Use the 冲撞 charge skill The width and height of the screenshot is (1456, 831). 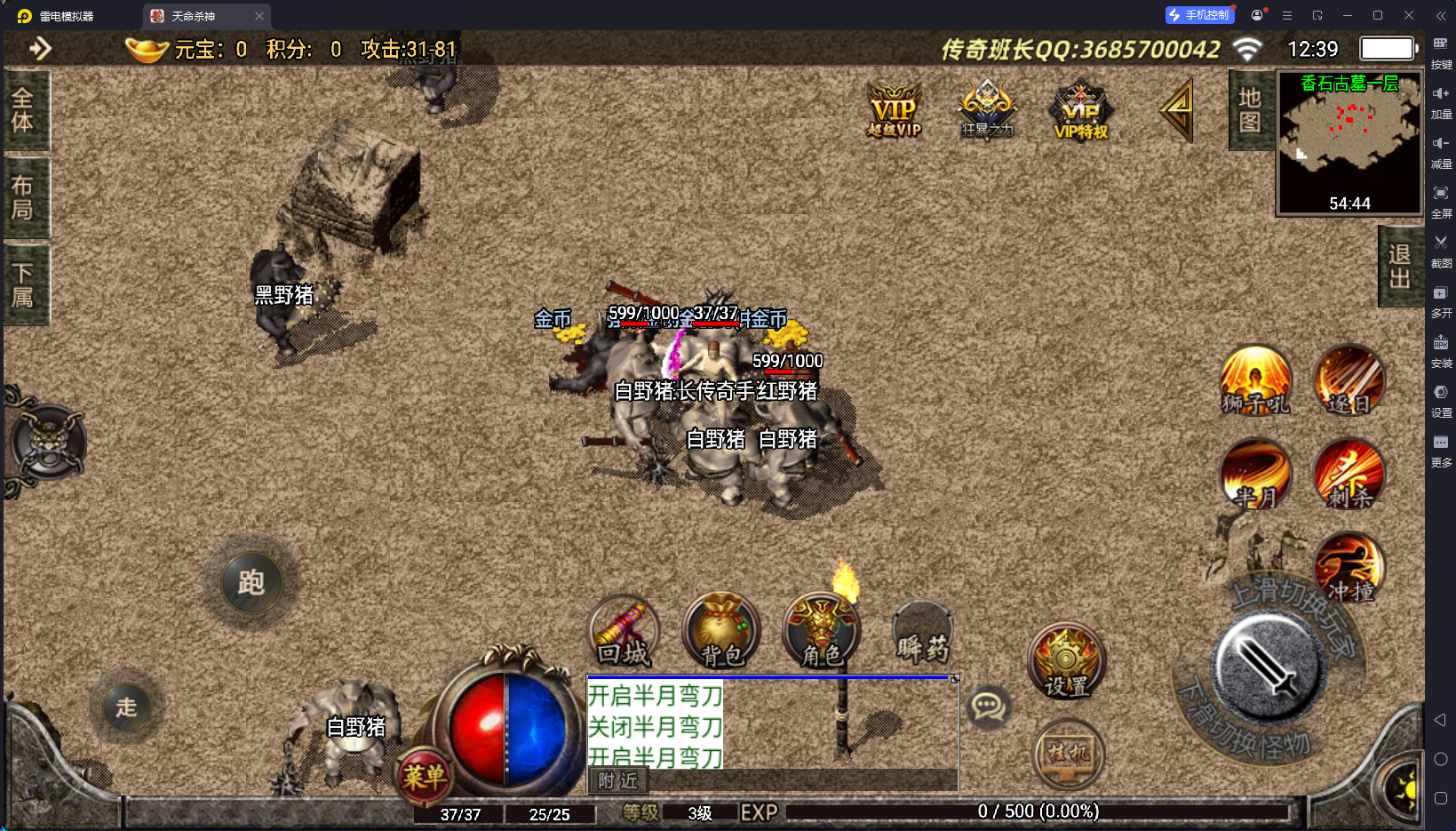[x=1349, y=569]
